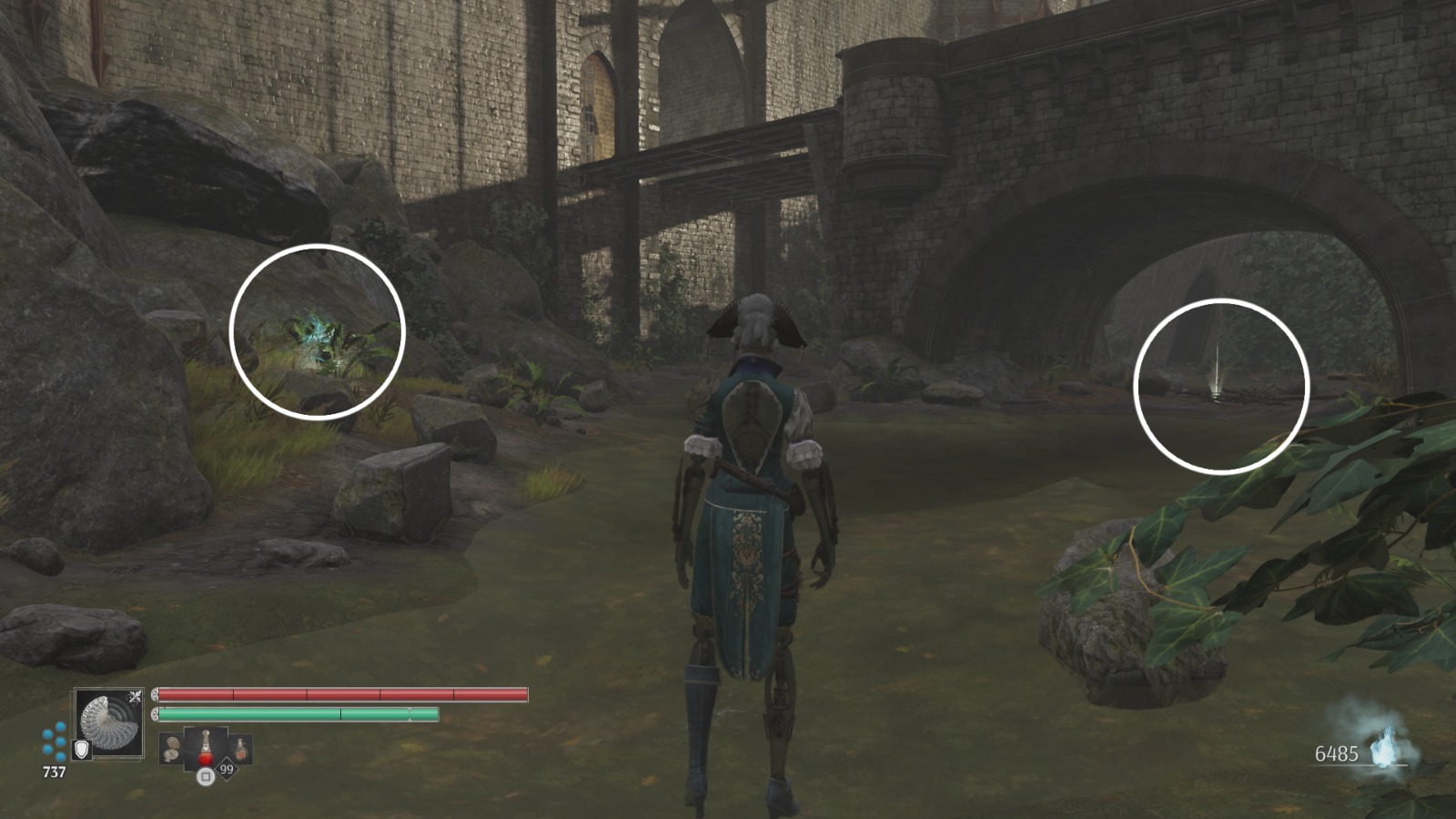Select the Pulse Cell healing flask icon

(207, 748)
